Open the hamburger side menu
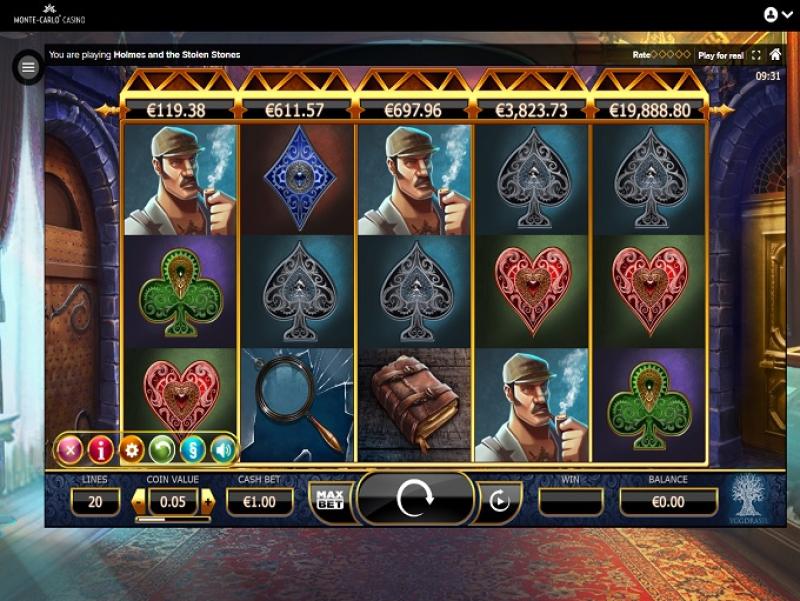This screenshot has height=601, width=800. [x=28, y=67]
